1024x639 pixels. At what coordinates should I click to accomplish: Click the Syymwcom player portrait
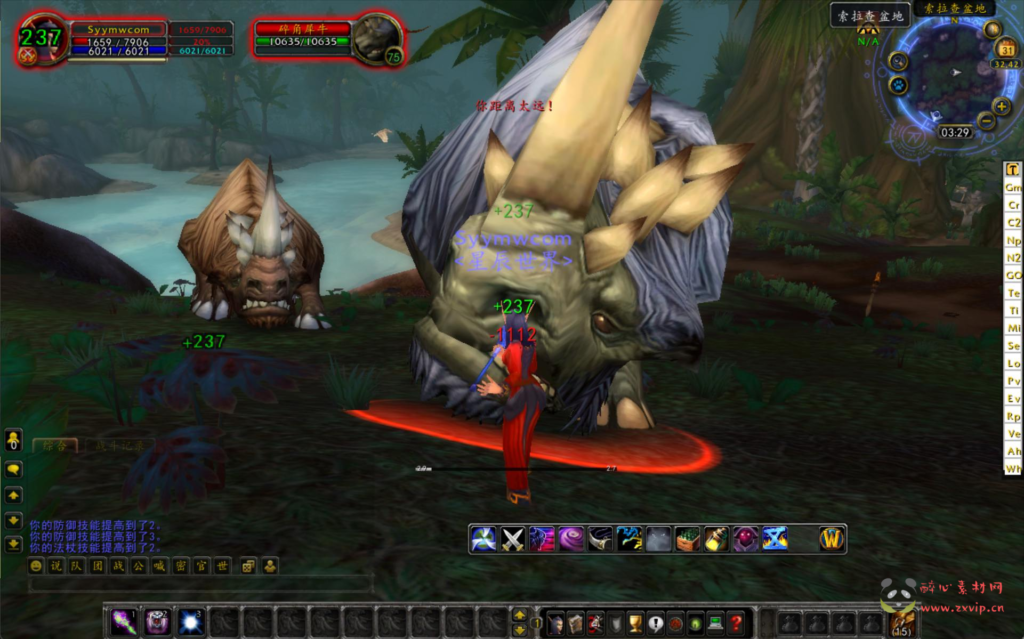[x=41, y=40]
